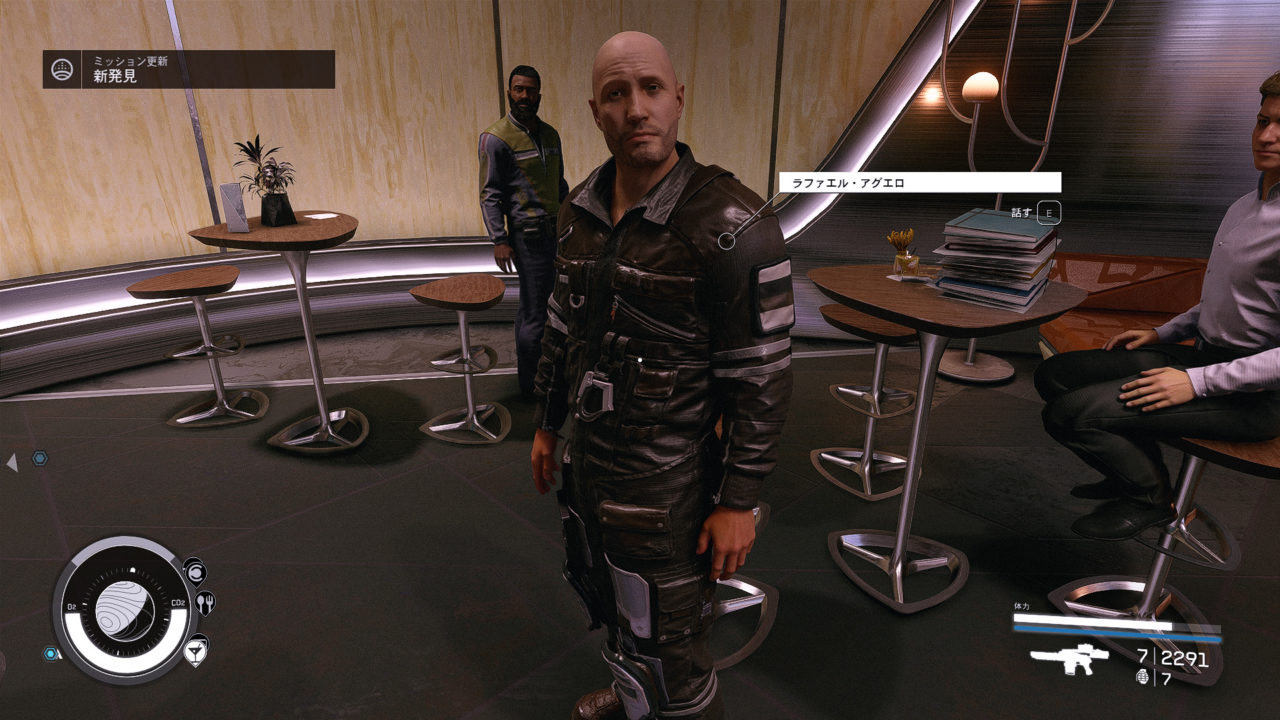Click the fork and spoon food status icon

point(206,603)
